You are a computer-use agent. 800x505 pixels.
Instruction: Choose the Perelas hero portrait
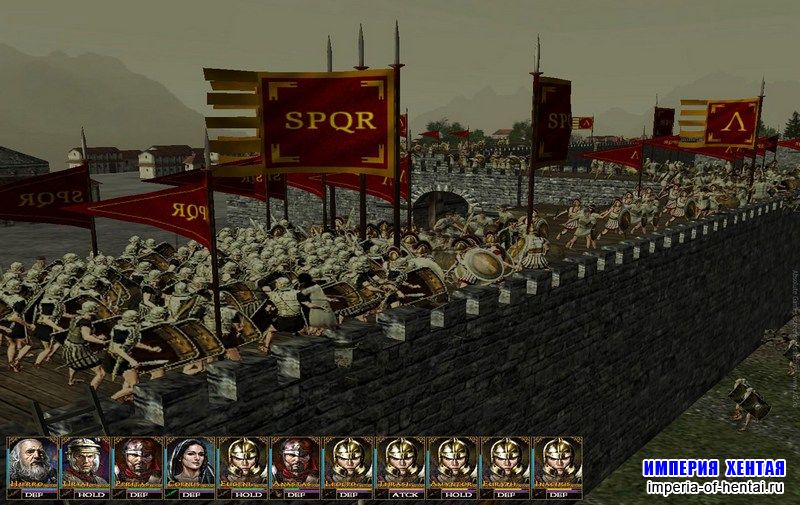coord(137,461)
